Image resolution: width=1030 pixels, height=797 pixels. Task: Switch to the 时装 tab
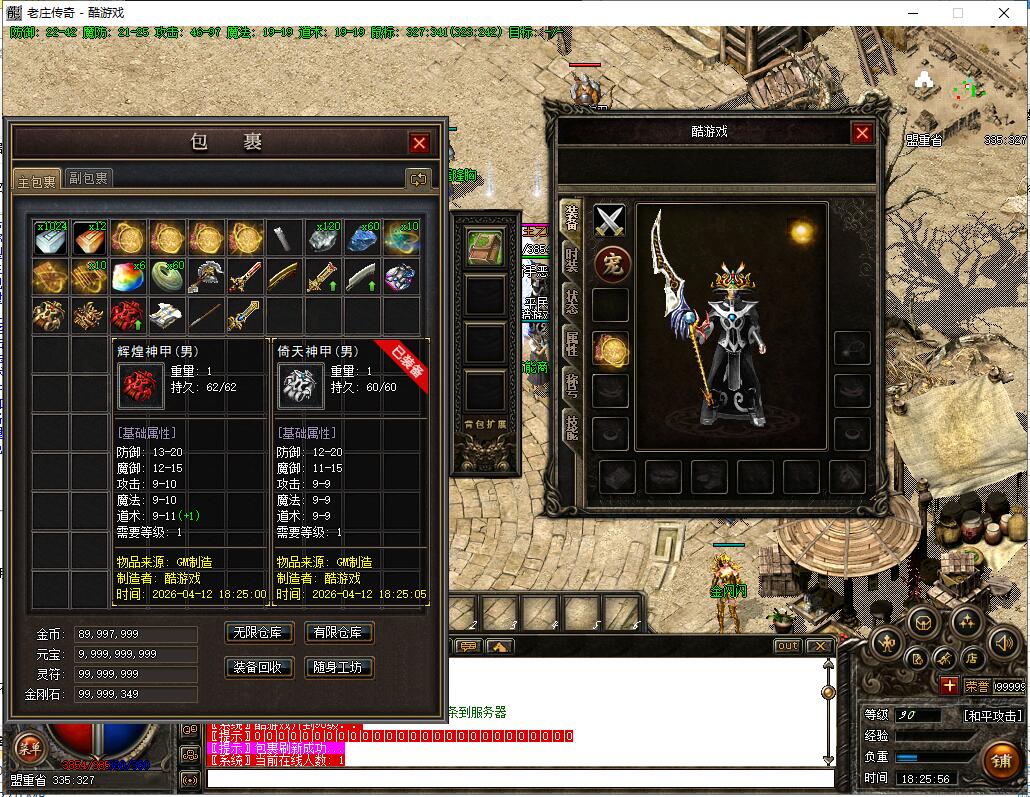(x=571, y=259)
